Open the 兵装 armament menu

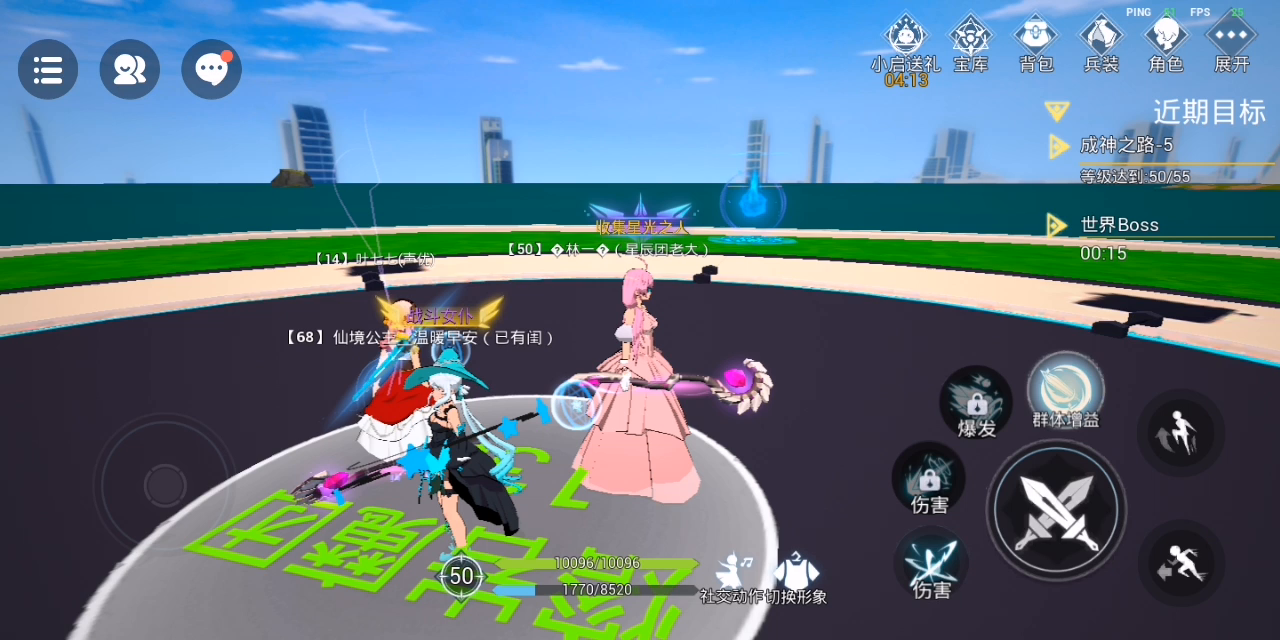(1101, 40)
